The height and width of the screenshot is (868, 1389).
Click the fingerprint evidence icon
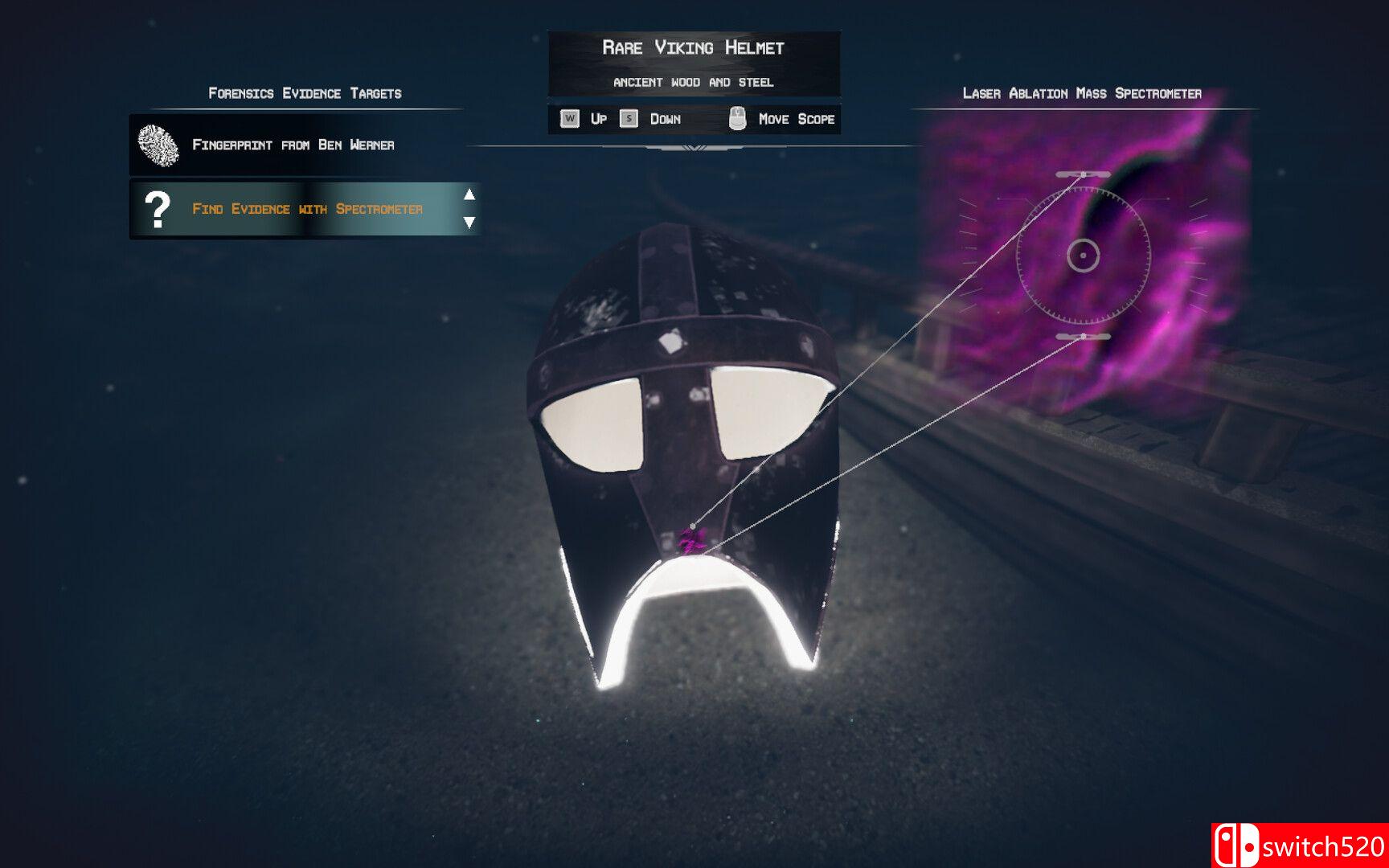click(x=158, y=145)
